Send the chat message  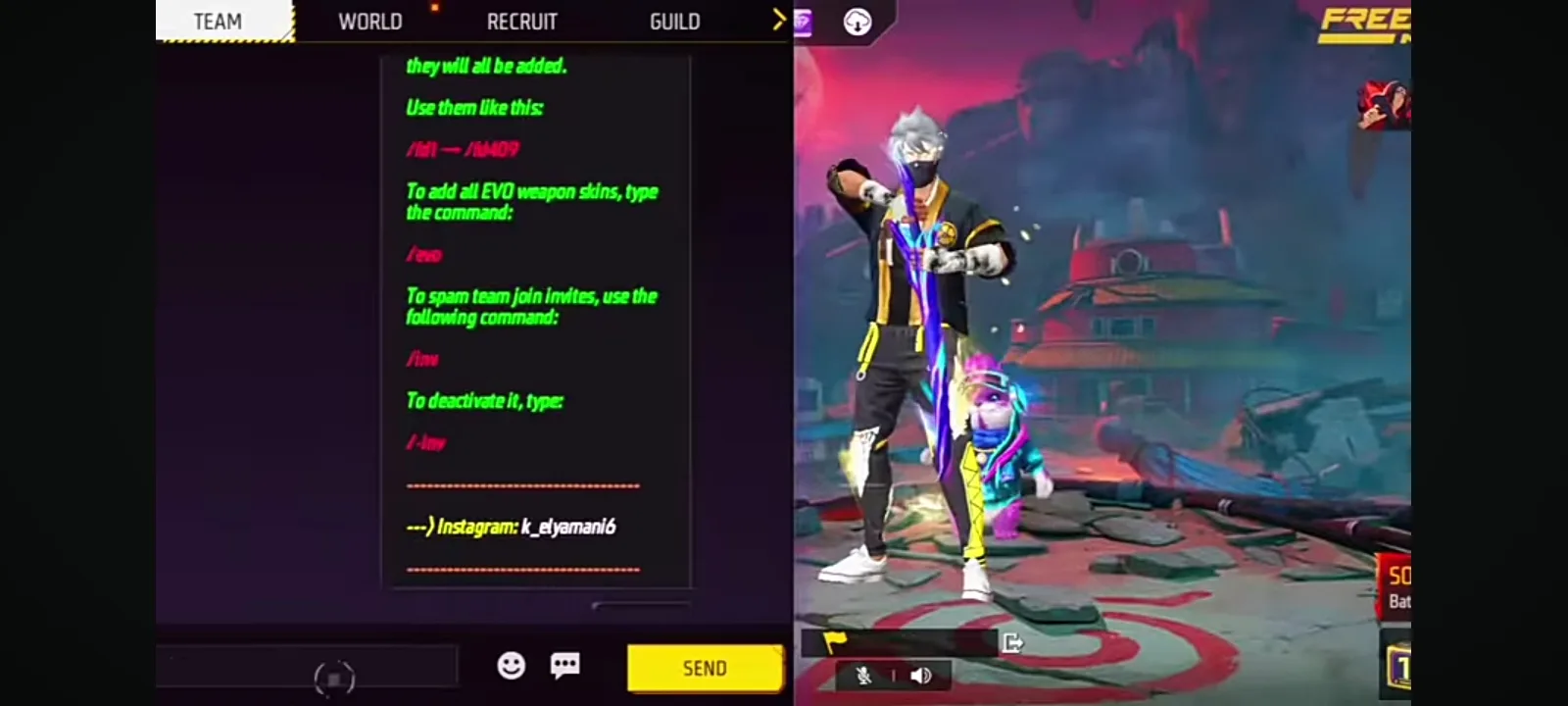coord(705,669)
